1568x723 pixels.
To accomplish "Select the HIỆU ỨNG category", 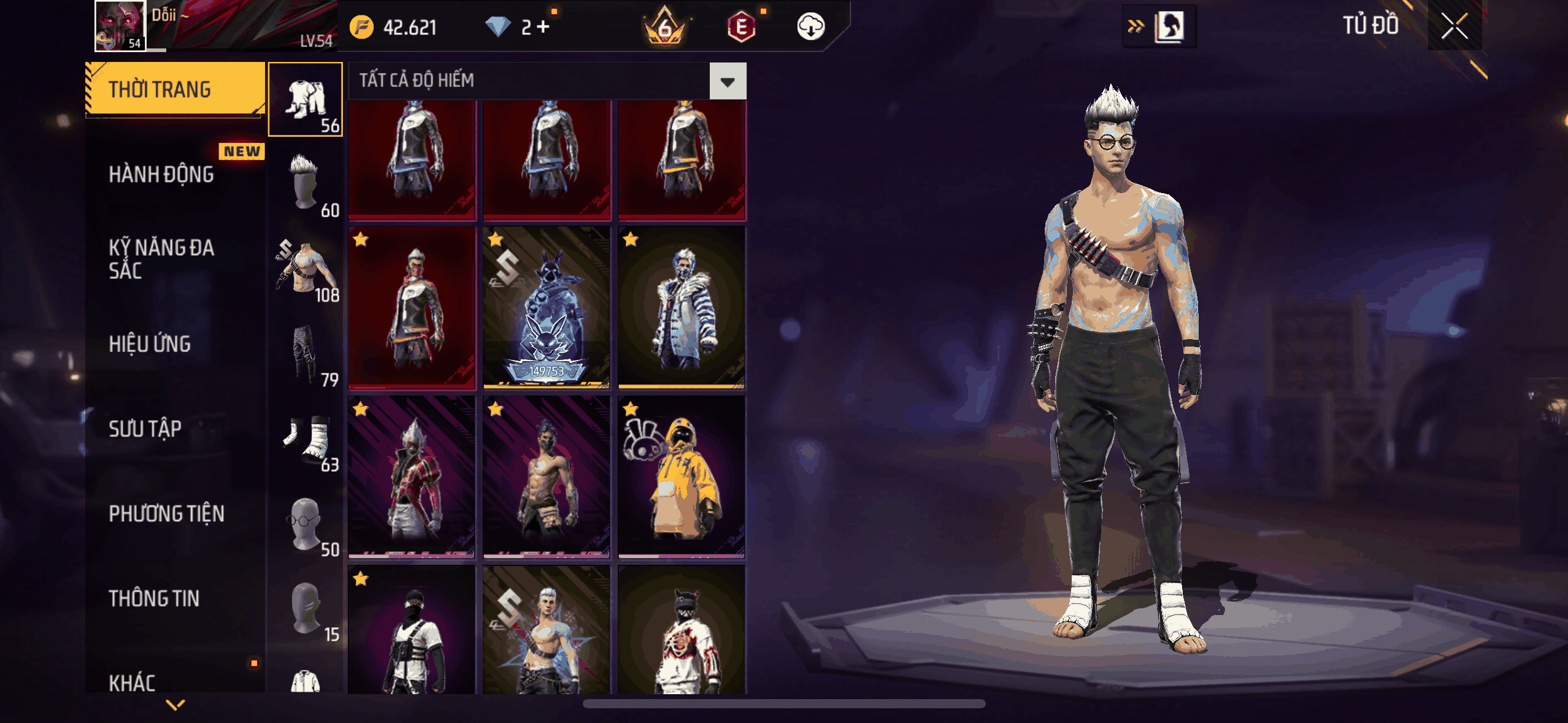I will pos(150,344).
